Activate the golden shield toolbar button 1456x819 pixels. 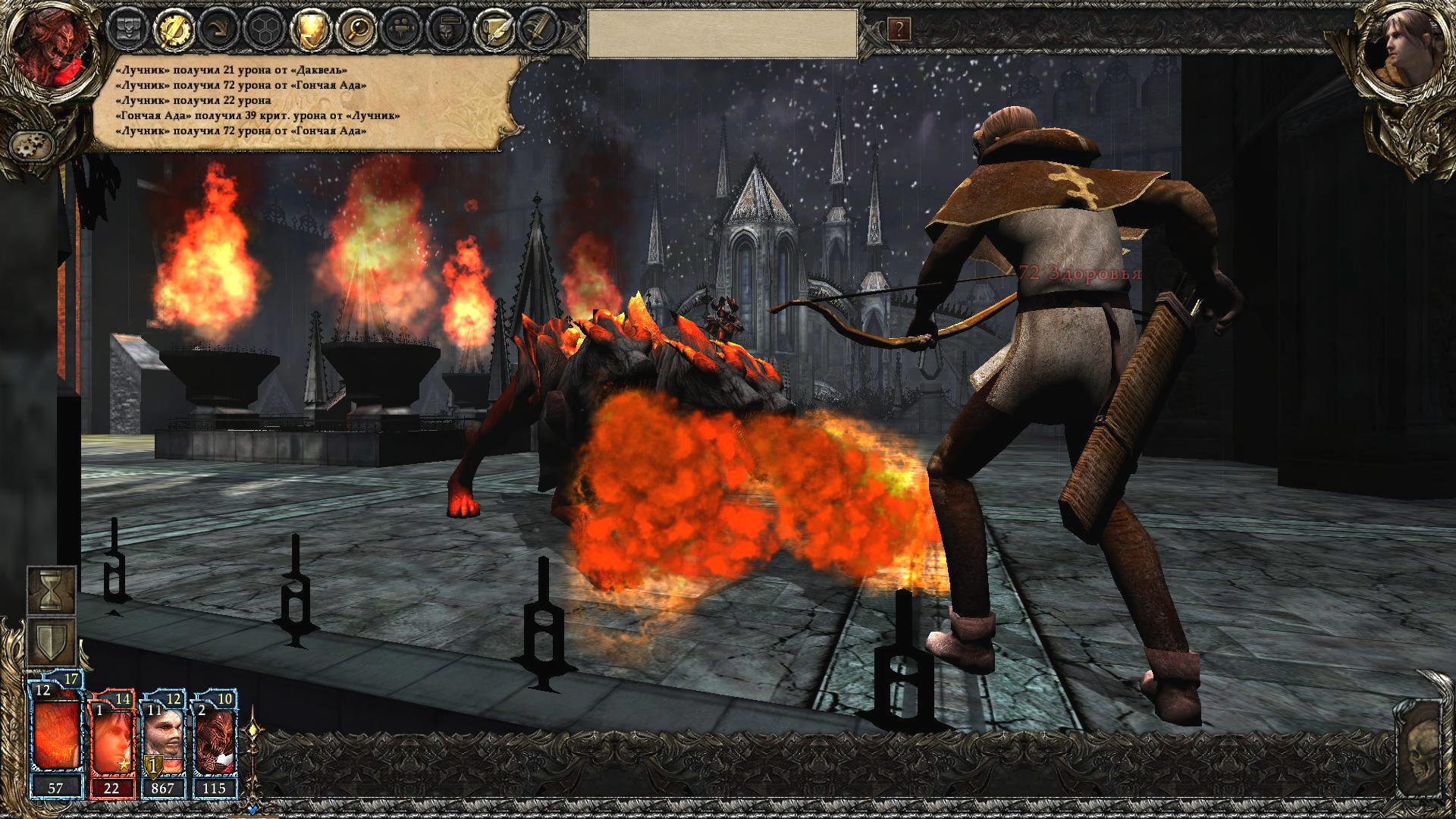coord(311,30)
